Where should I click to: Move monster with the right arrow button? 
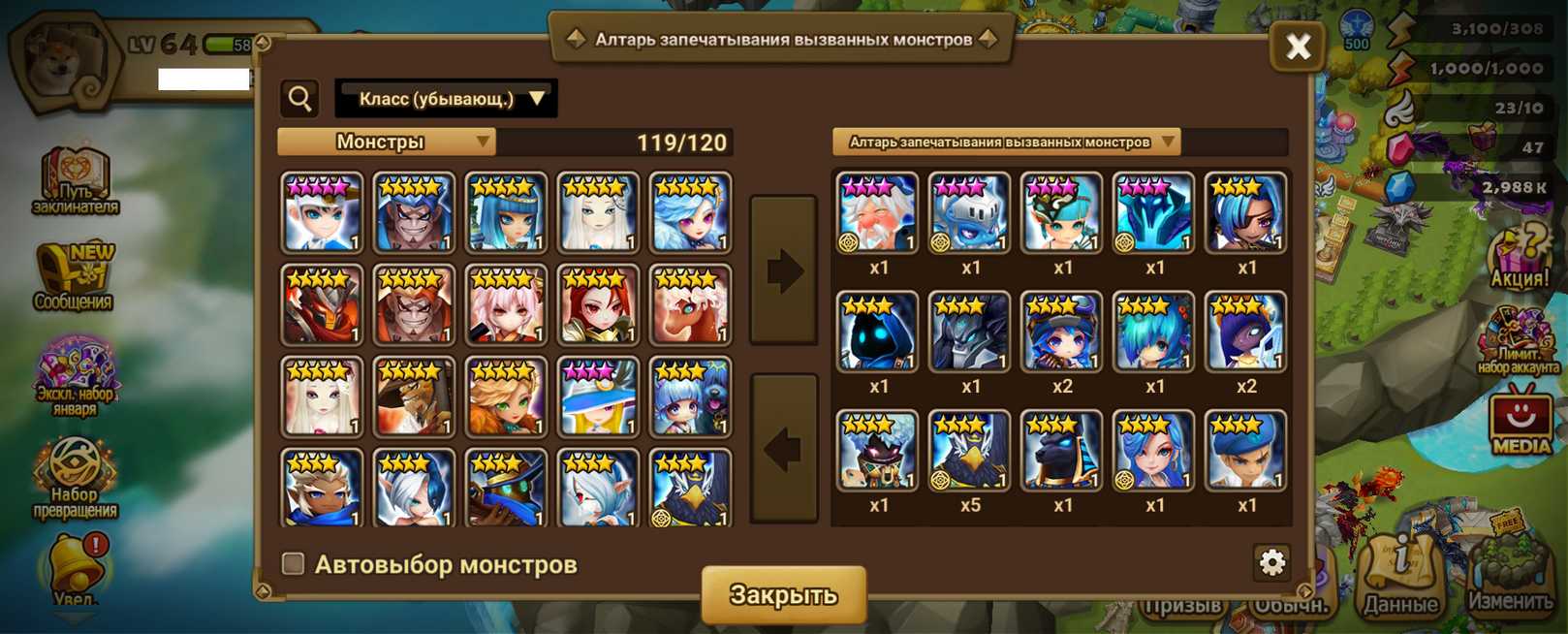coord(784,270)
